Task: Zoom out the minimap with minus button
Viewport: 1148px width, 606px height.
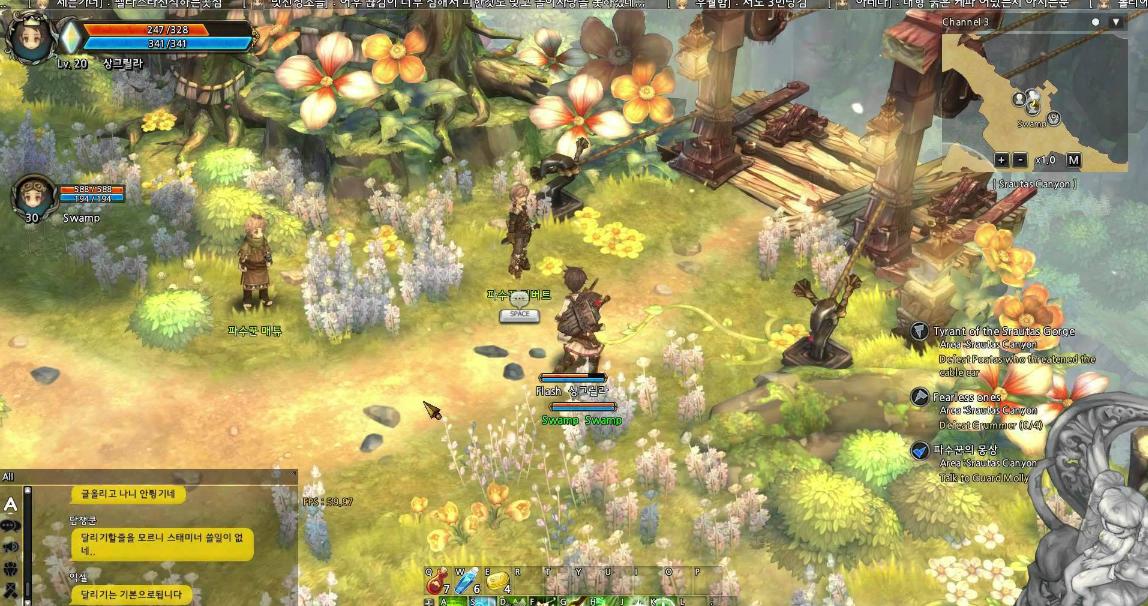Action: [1020, 160]
